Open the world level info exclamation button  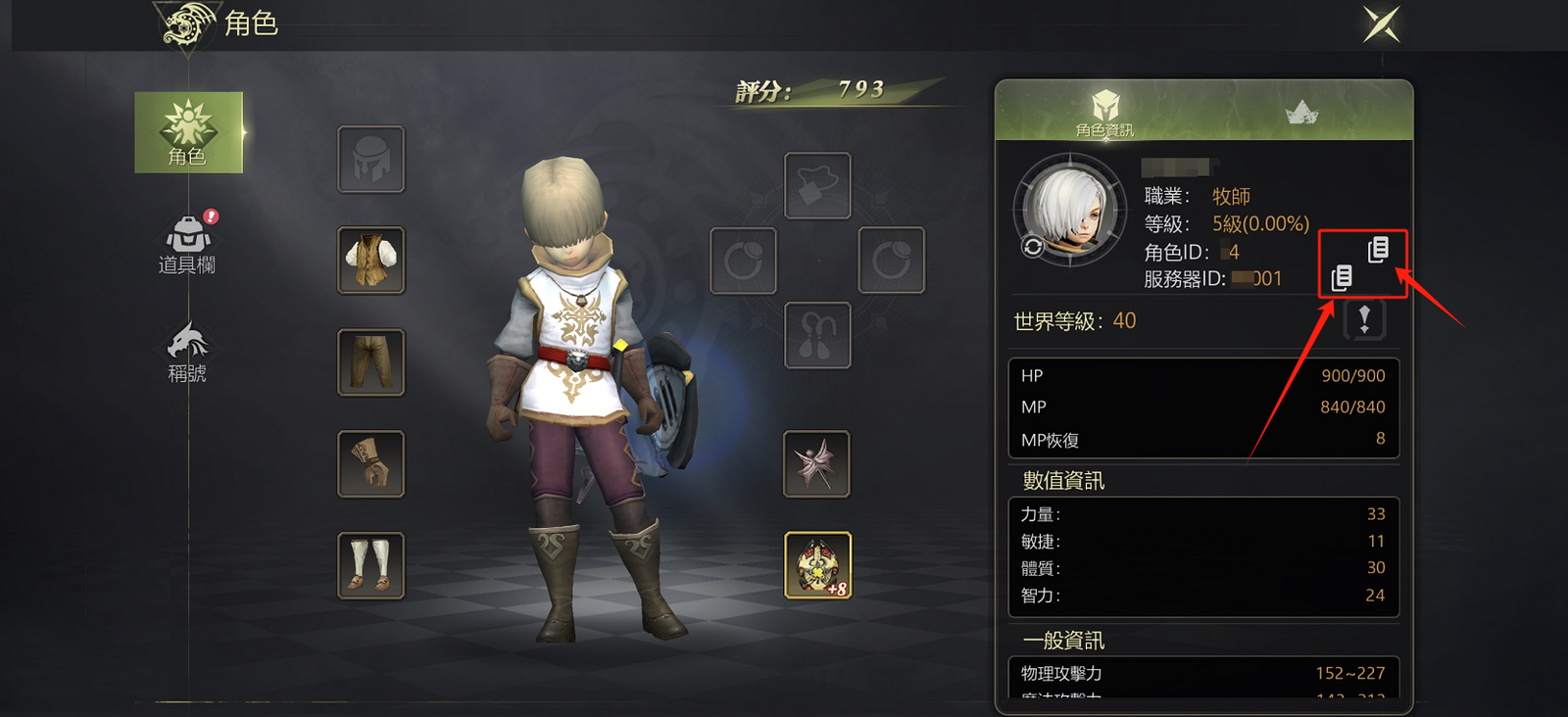1364,319
